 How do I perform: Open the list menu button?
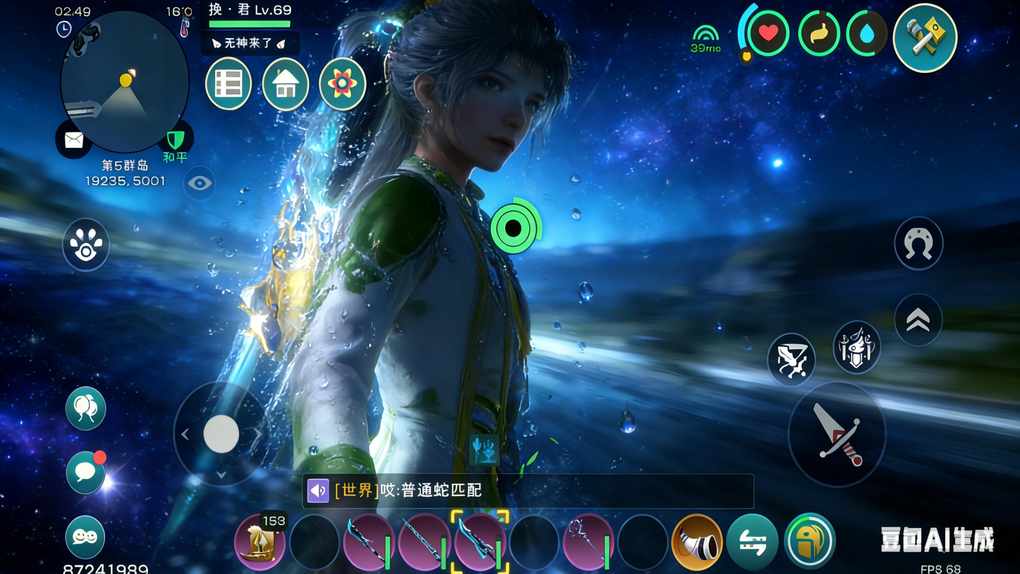[228, 84]
